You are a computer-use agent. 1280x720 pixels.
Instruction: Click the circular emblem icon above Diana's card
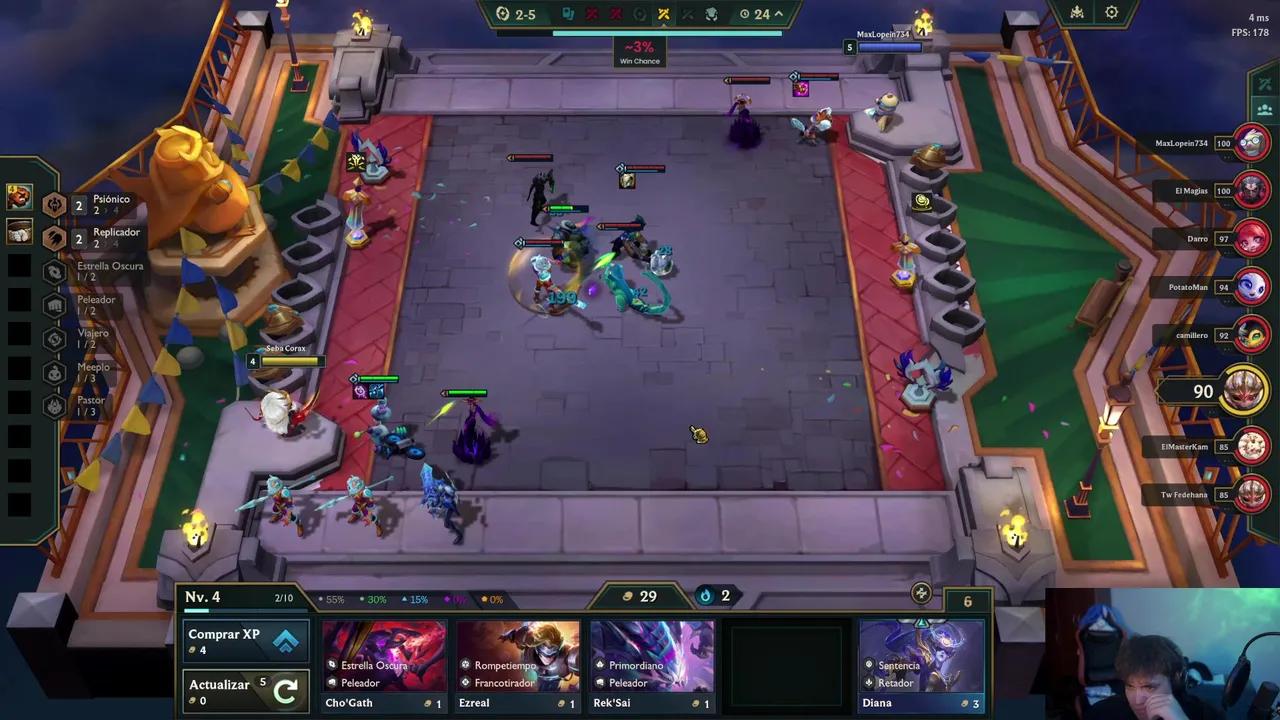(x=920, y=593)
